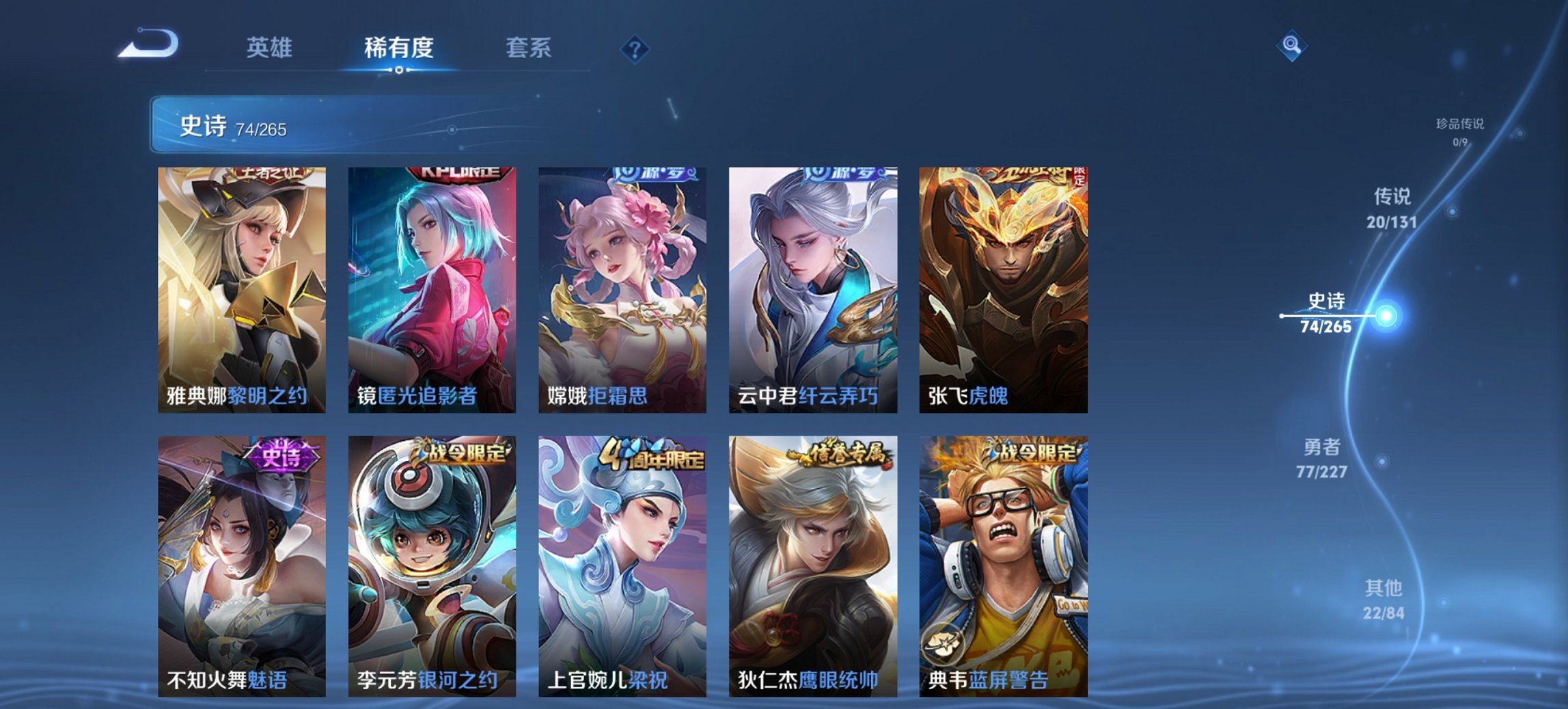Click the help question mark icon
The width and height of the screenshot is (1568, 709).
coord(635,48)
